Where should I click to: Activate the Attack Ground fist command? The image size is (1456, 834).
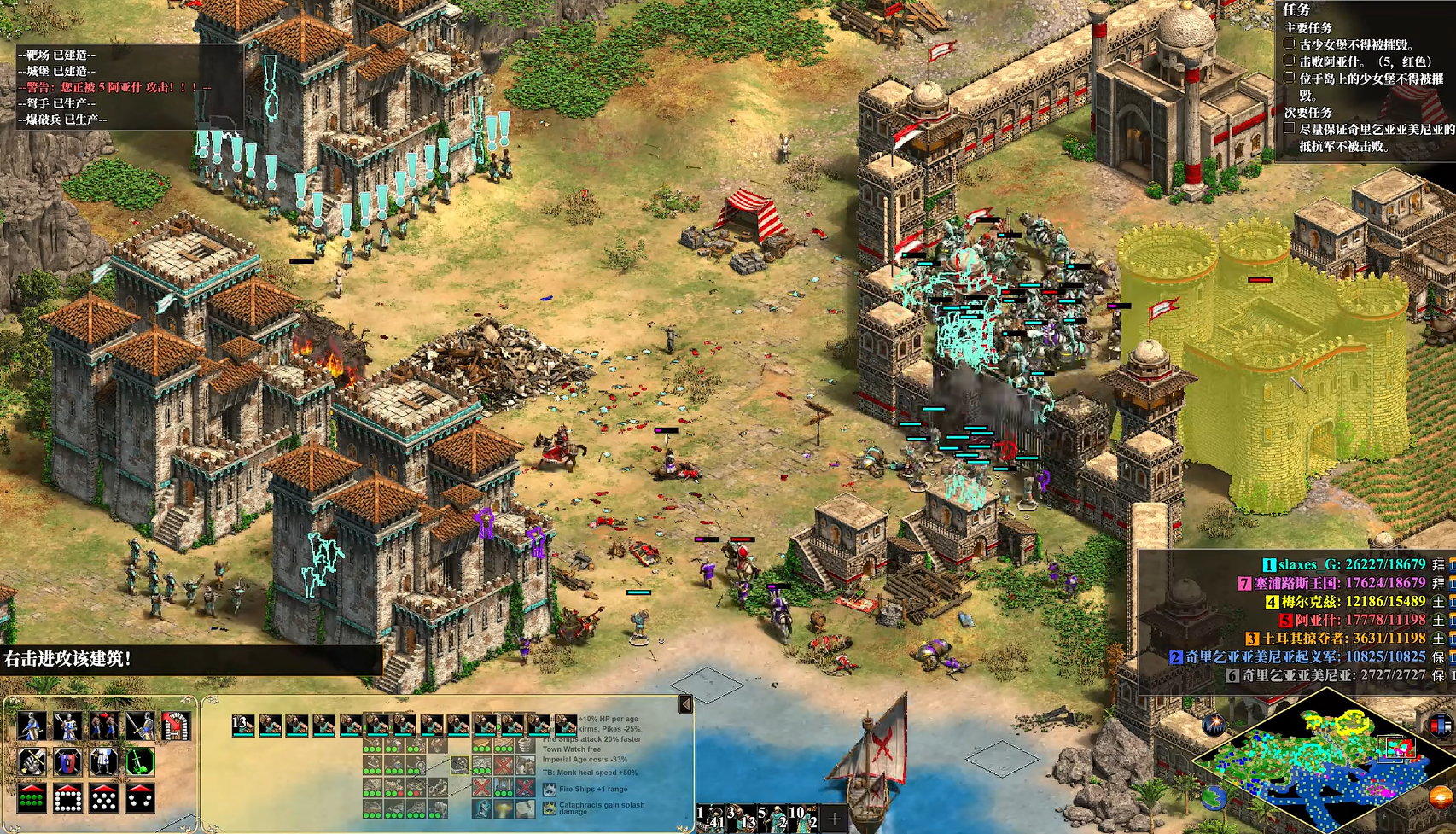pos(32,761)
